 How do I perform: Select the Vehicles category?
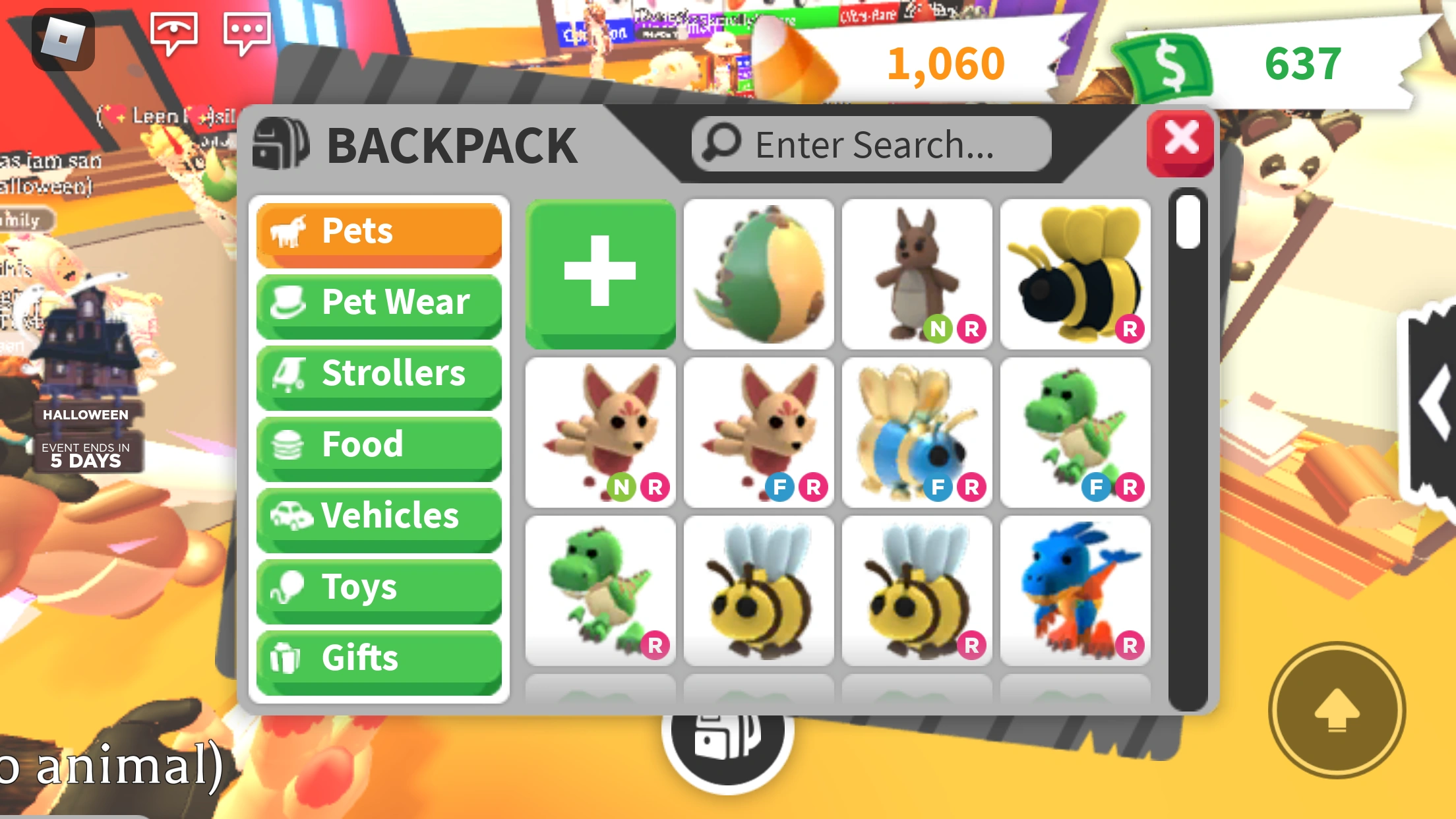379,516
